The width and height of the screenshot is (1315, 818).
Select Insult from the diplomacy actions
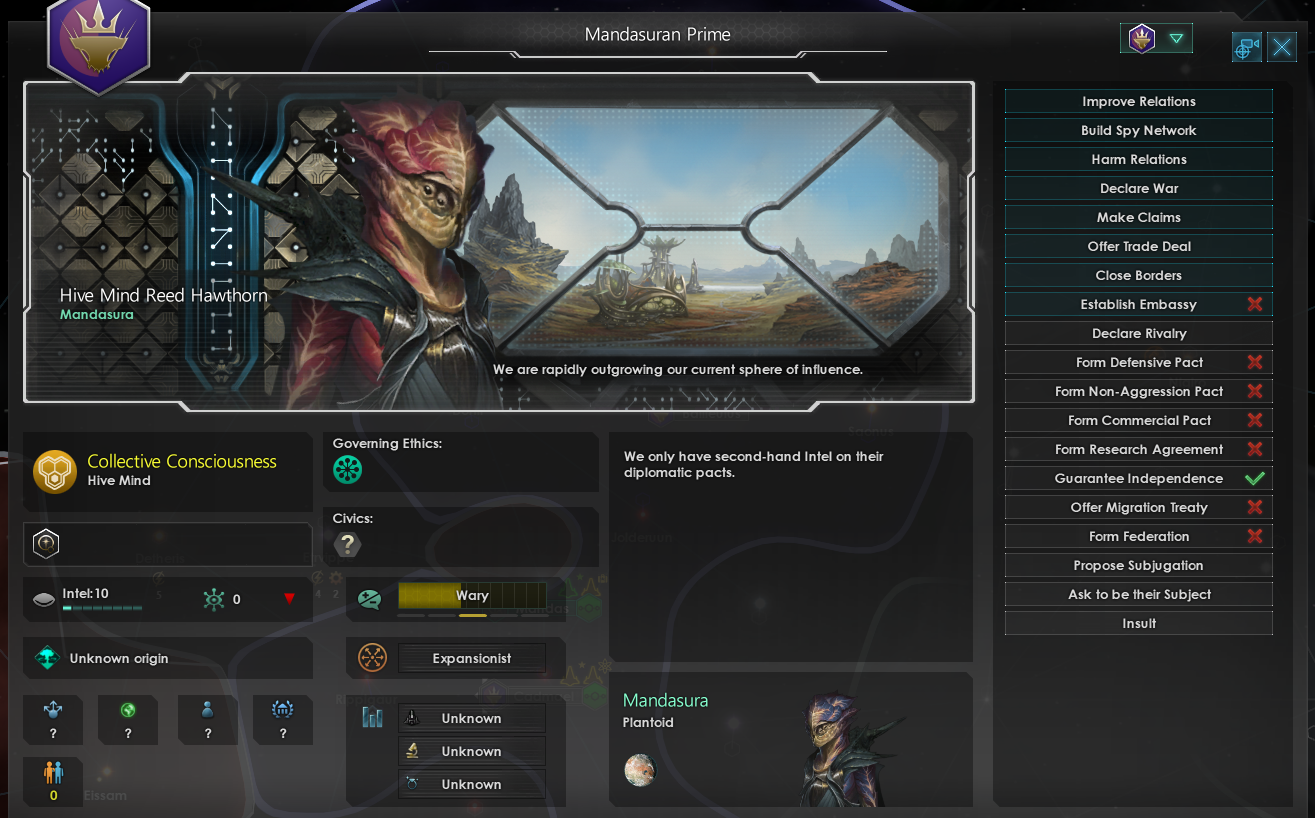[1138, 623]
